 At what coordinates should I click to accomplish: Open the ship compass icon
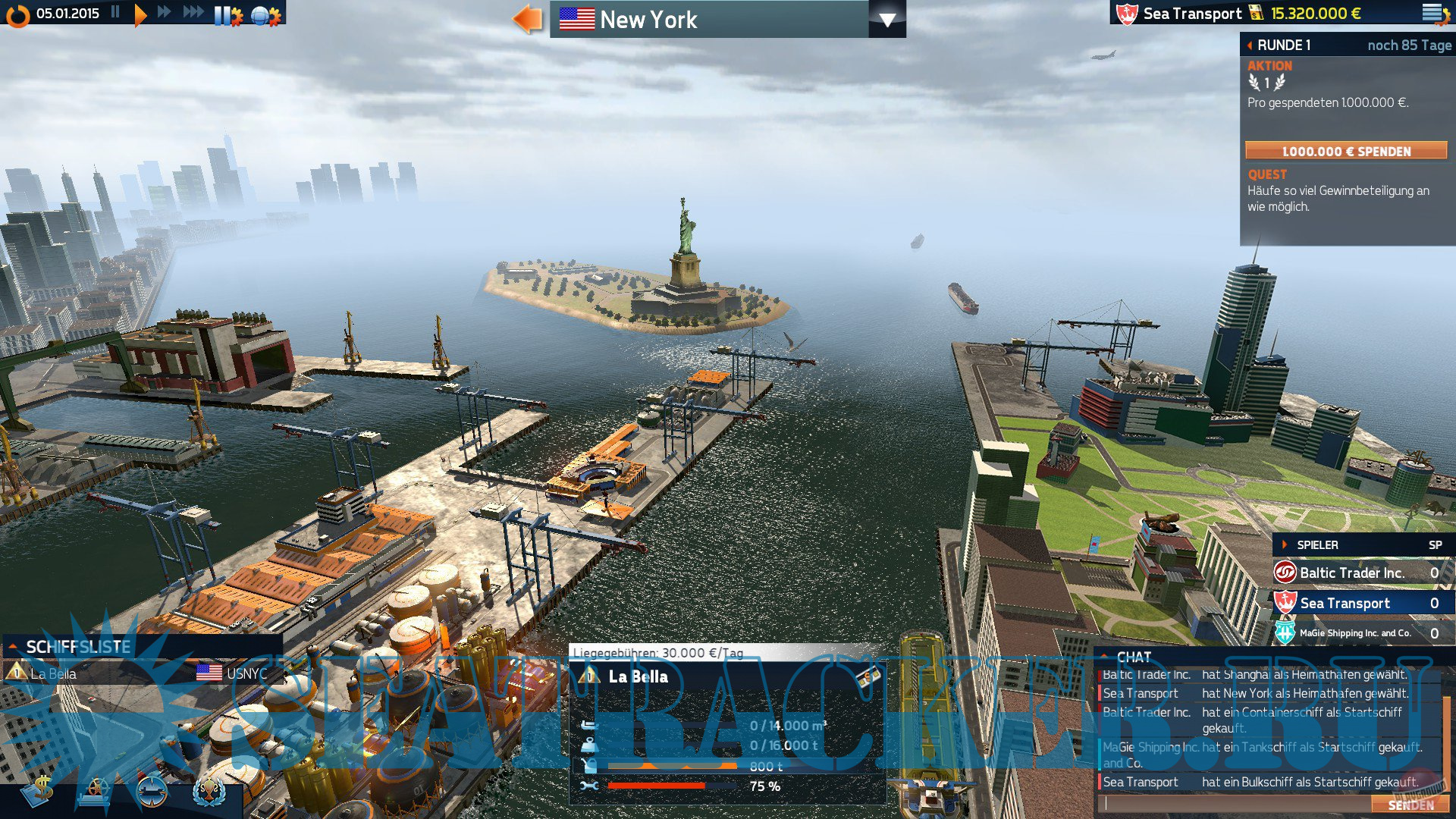pos(151,792)
